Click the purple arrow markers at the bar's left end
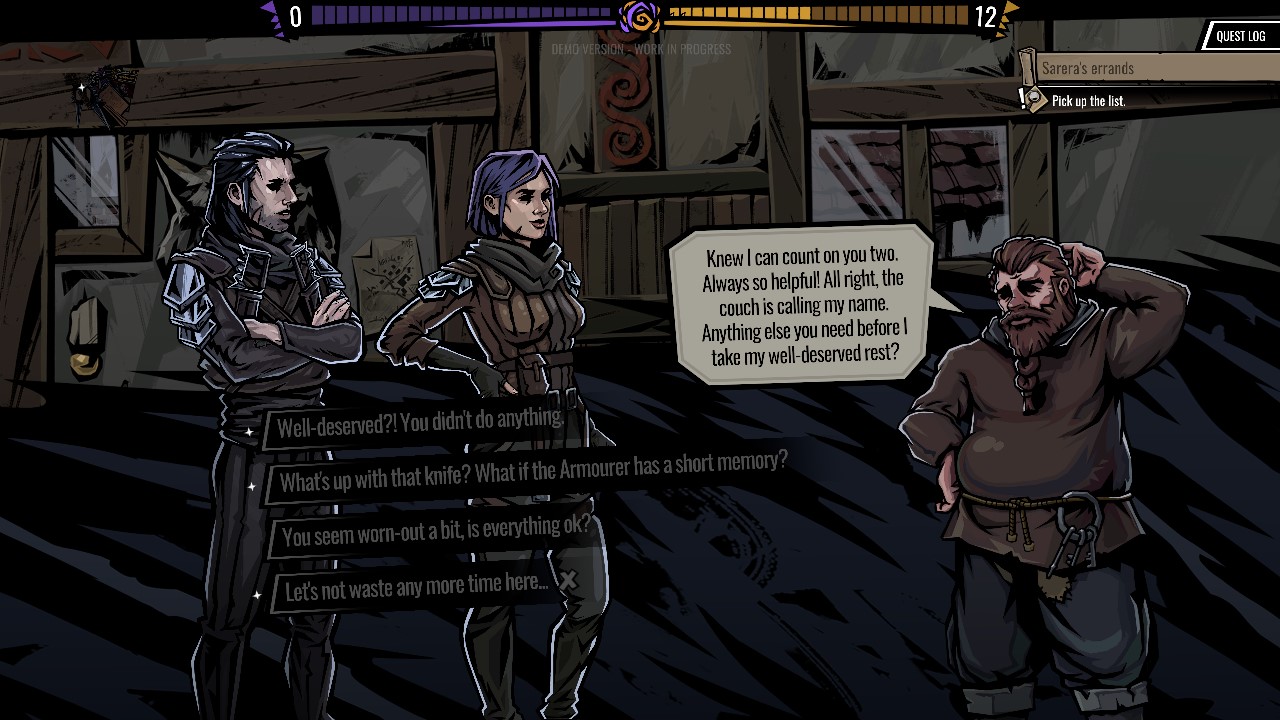This screenshot has width=1280, height=720. (270, 14)
